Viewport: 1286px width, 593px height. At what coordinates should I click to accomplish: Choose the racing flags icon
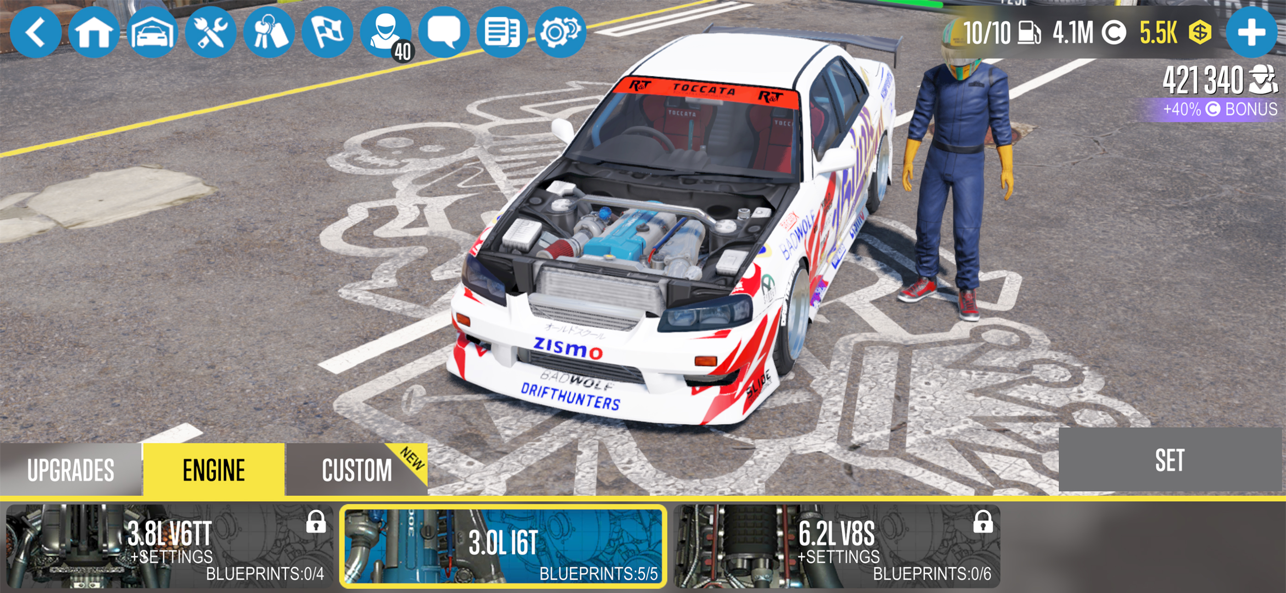click(327, 32)
